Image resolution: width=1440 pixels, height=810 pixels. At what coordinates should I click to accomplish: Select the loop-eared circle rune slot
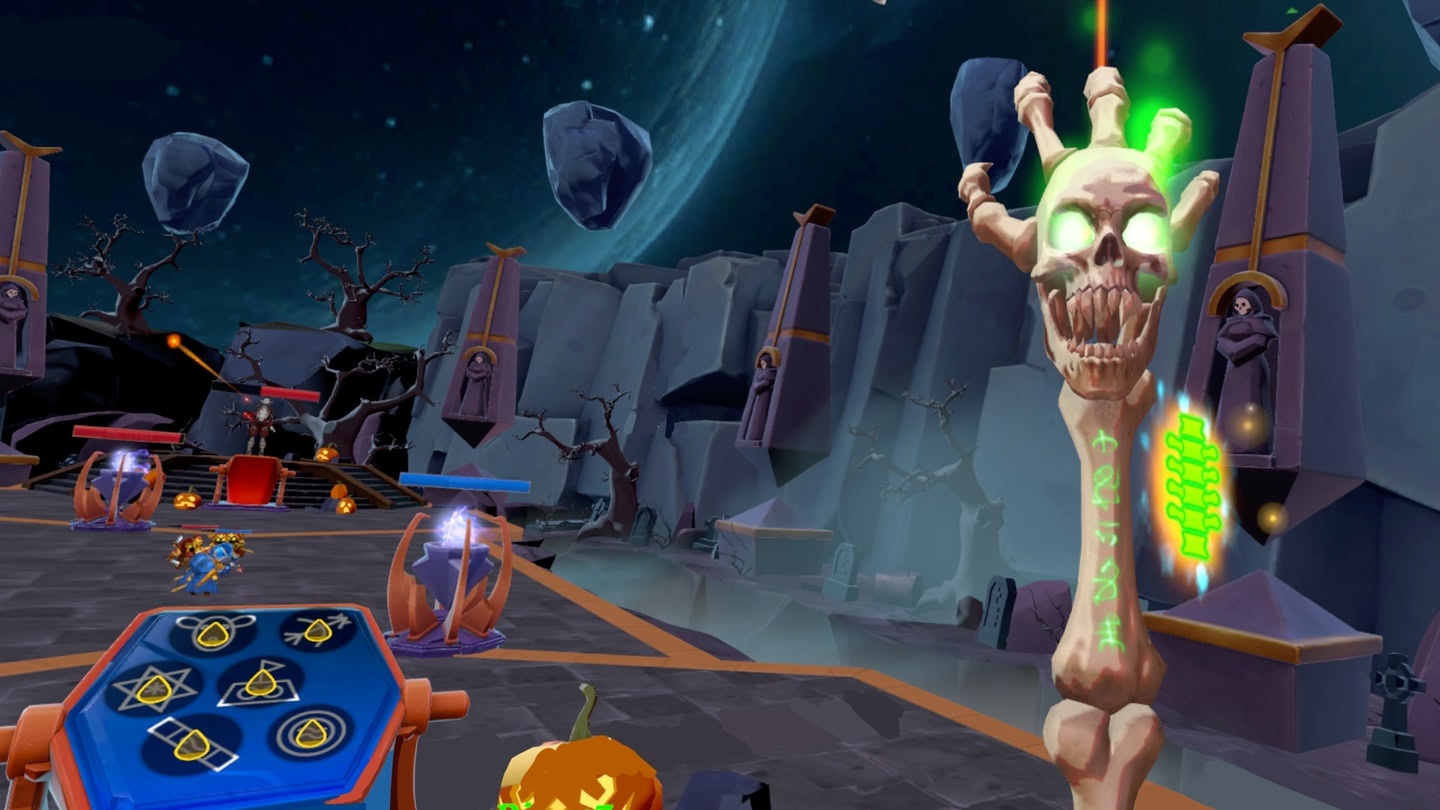214,633
